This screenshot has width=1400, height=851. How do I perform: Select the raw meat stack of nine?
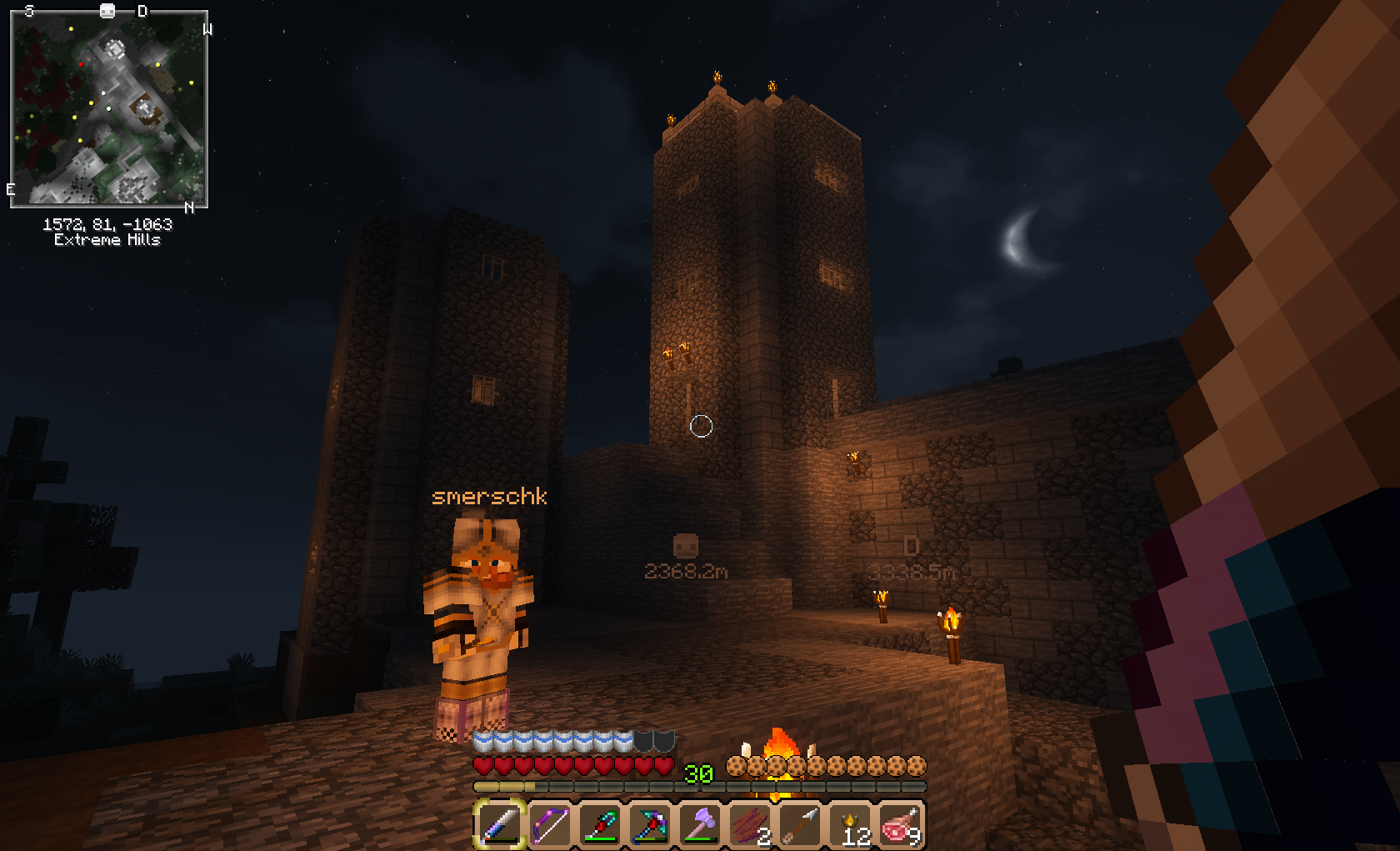coord(900,824)
